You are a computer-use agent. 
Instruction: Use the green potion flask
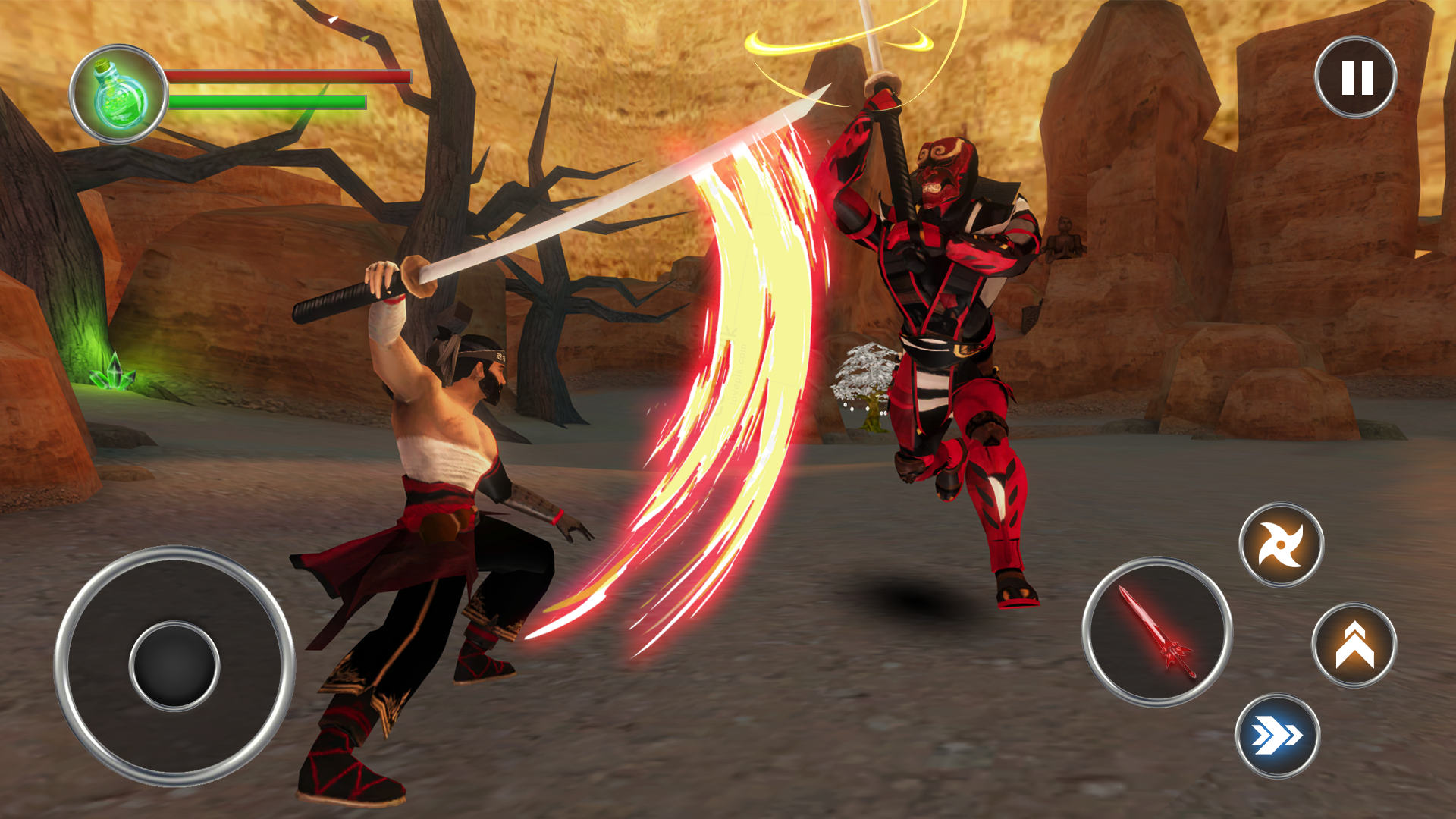point(119,95)
